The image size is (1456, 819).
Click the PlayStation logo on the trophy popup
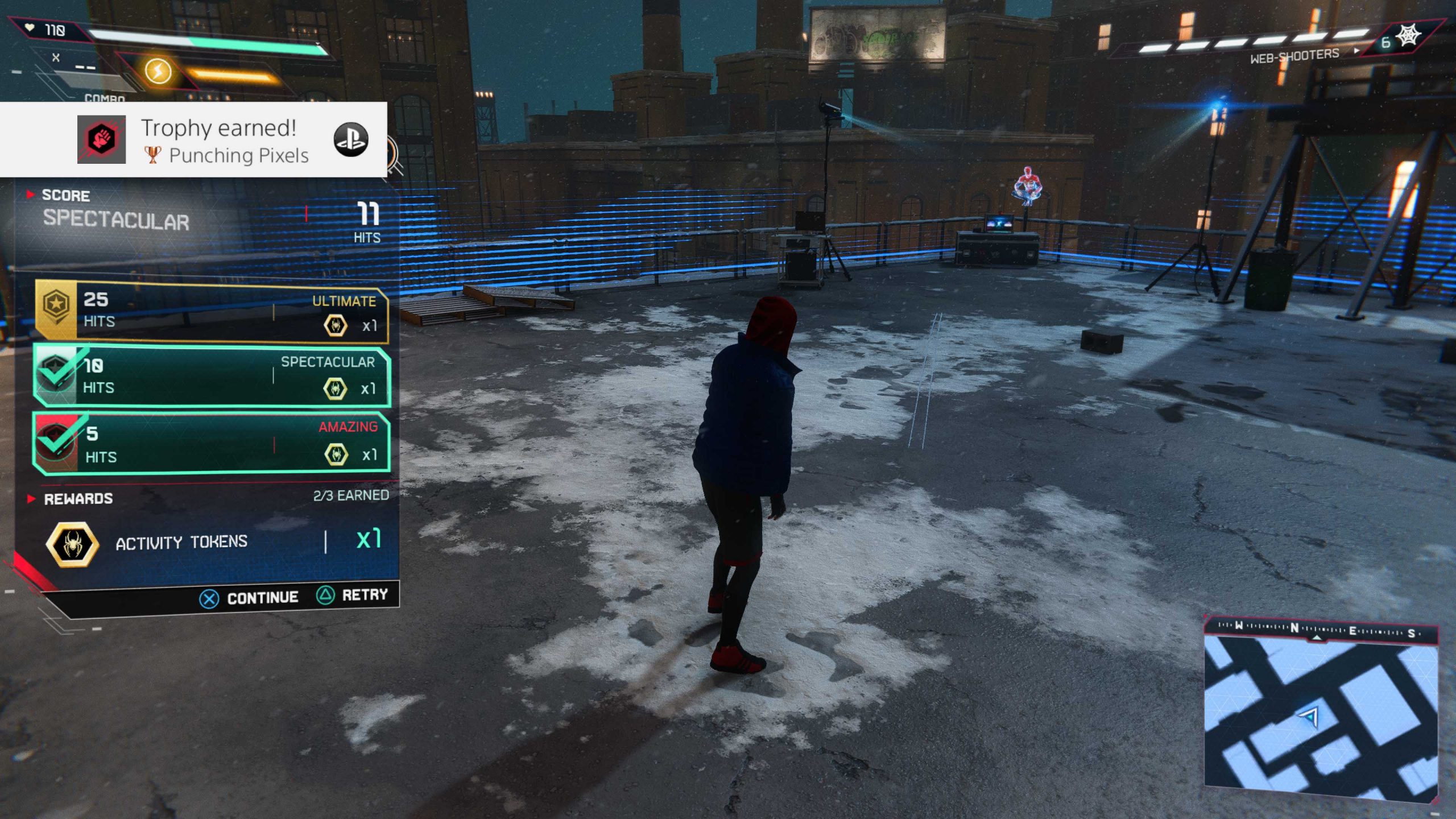pyautogui.click(x=350, y=140)
